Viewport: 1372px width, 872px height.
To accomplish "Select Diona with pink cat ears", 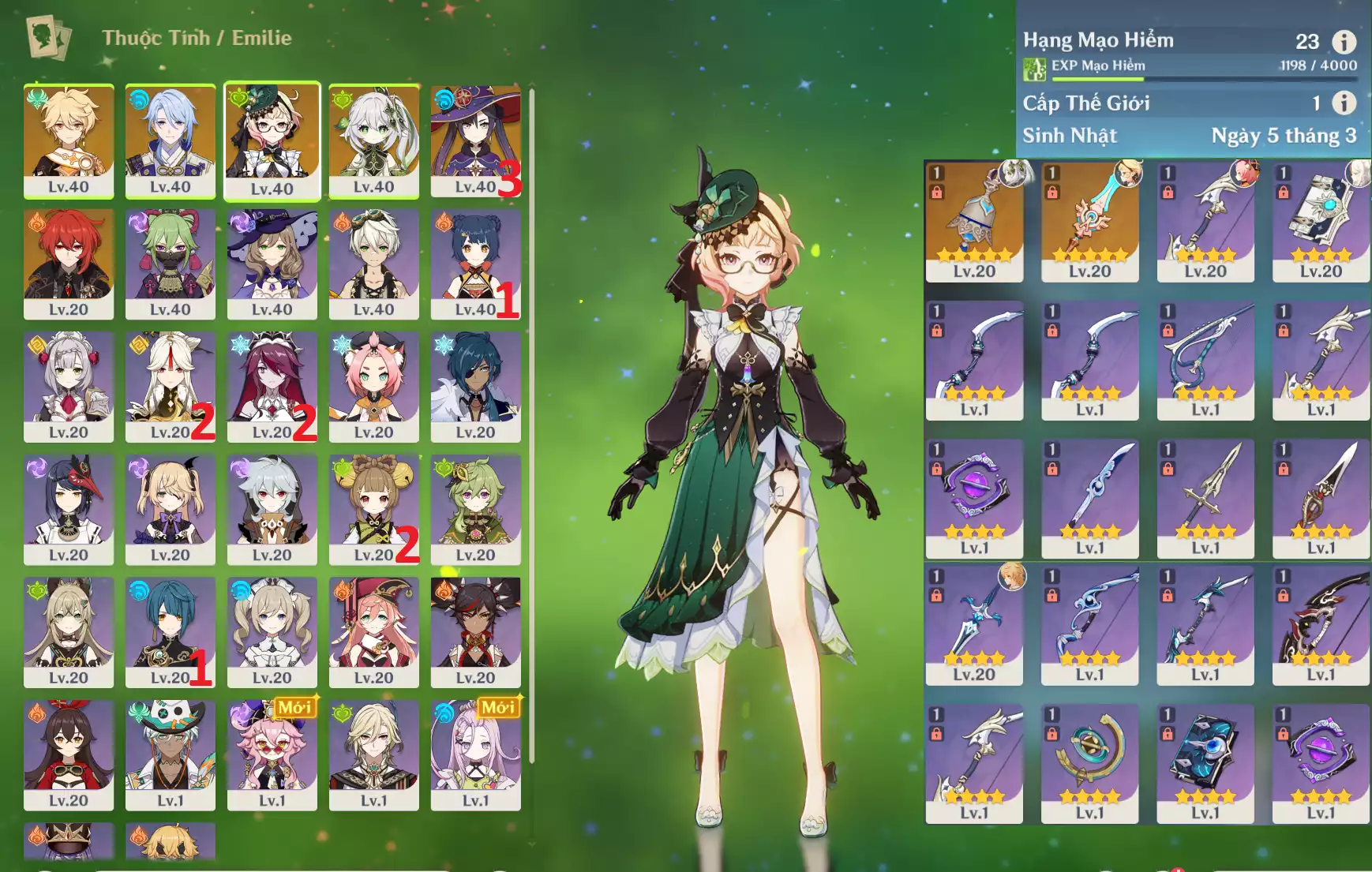I will [373, 386].
